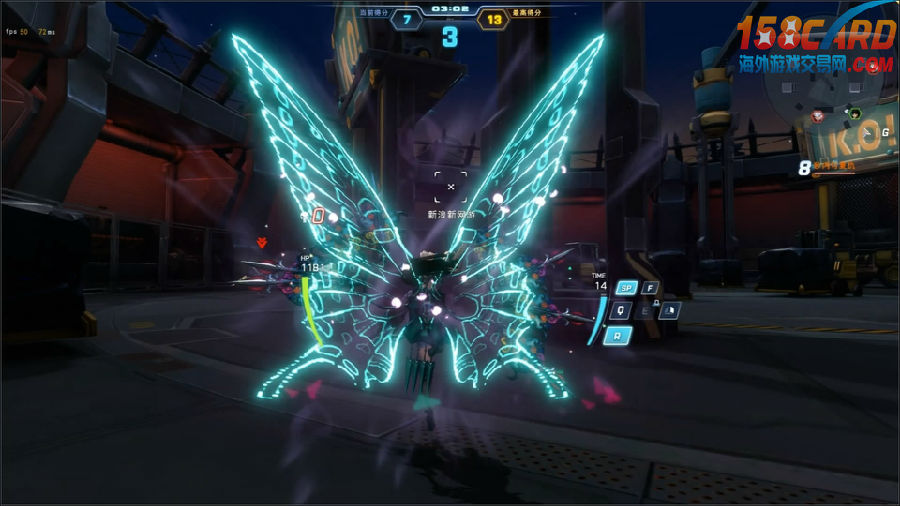Use the Q skill slot
900x506 pixels.
coord(620,310)
